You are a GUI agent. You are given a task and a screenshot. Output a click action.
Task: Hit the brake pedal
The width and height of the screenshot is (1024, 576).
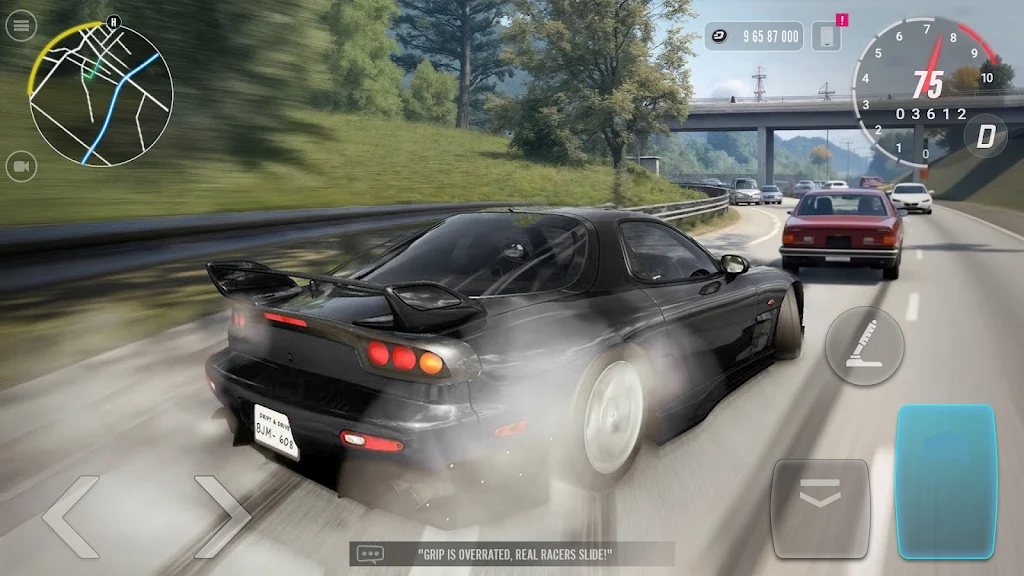(820, 508)
